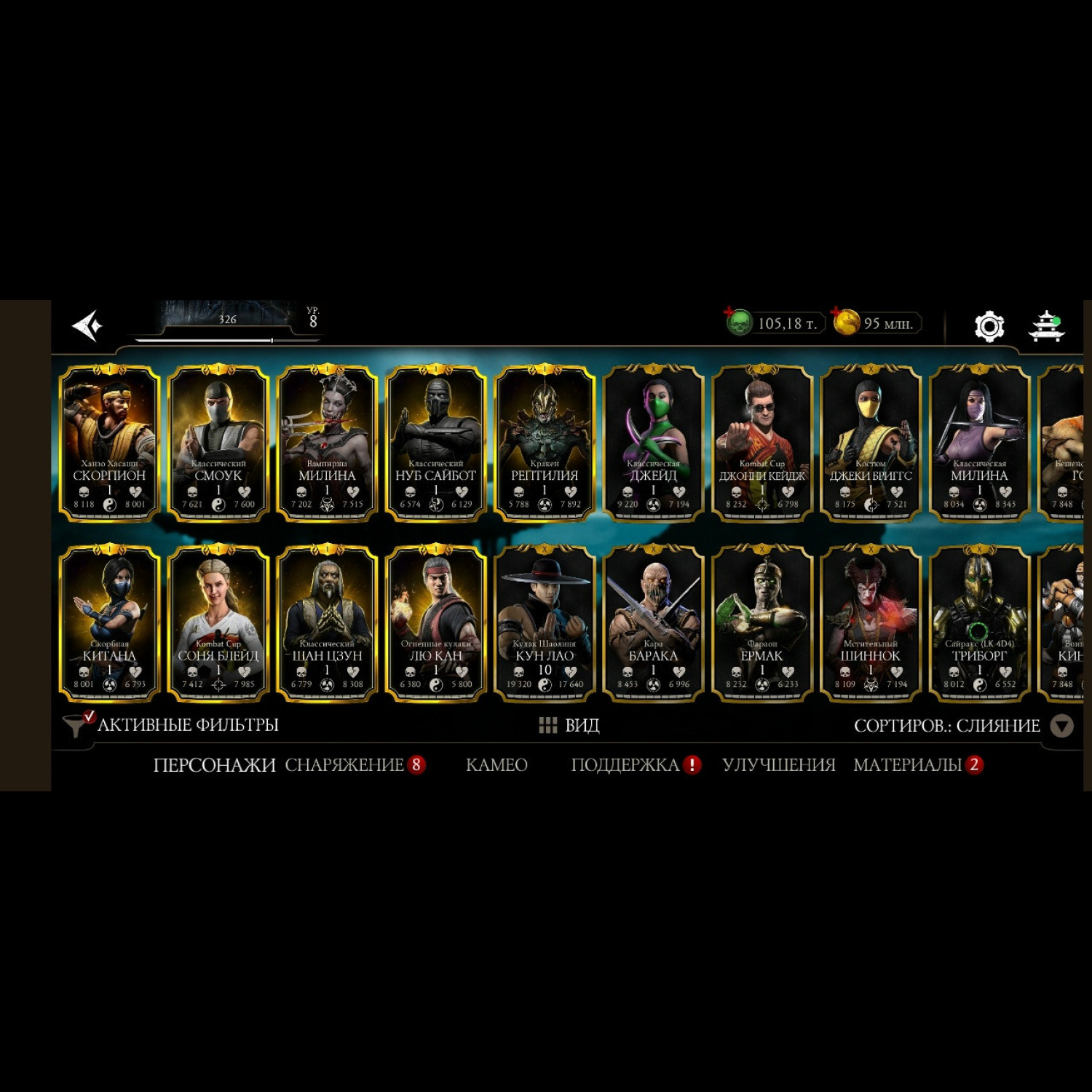This screenshot has height=1092, width=1092.
Task: Select the Classic Jade card
Action: [x=653, y=443]
